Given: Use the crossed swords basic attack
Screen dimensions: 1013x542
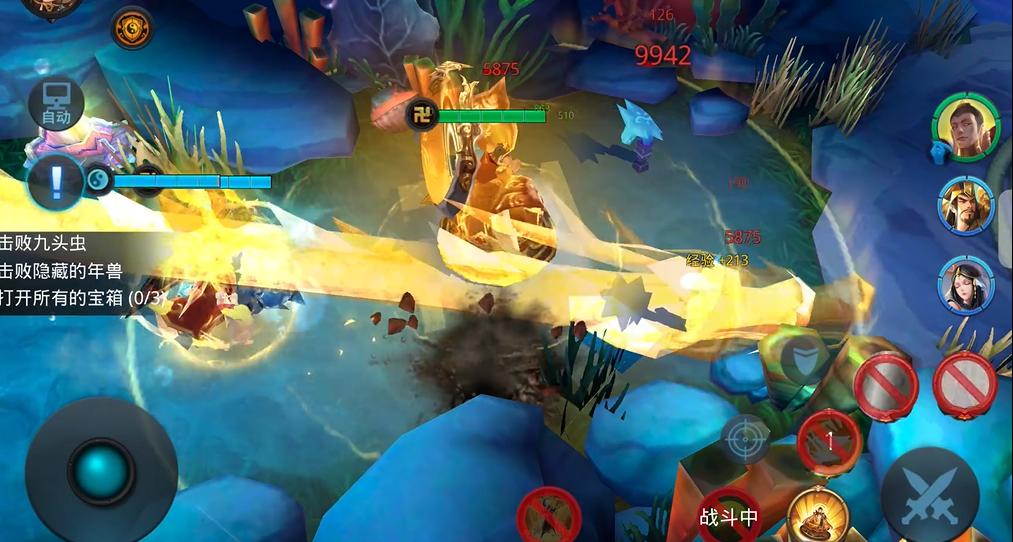Looking at the screenshot, I should coord(929,495).
